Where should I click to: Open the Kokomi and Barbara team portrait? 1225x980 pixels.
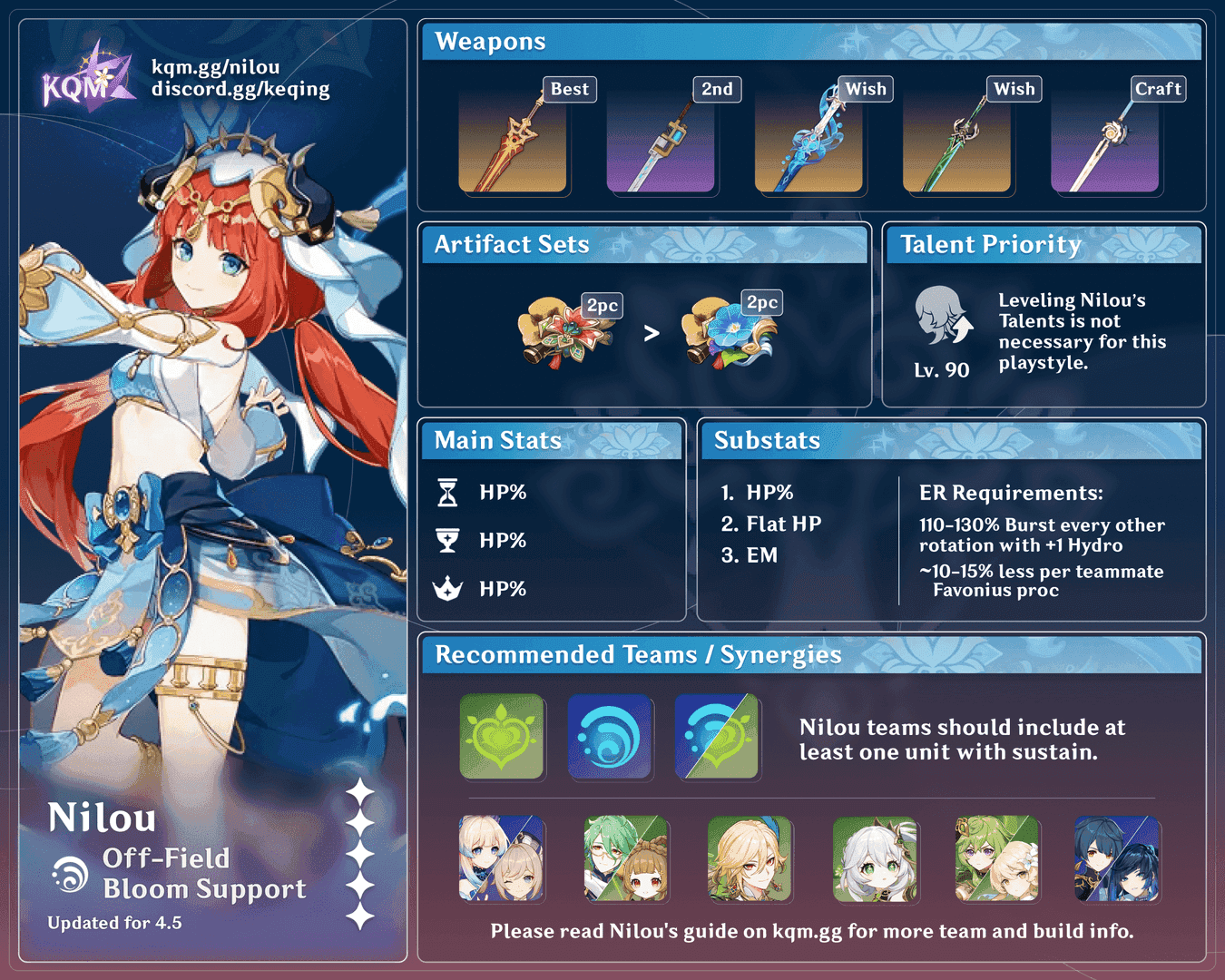[502, 858]
